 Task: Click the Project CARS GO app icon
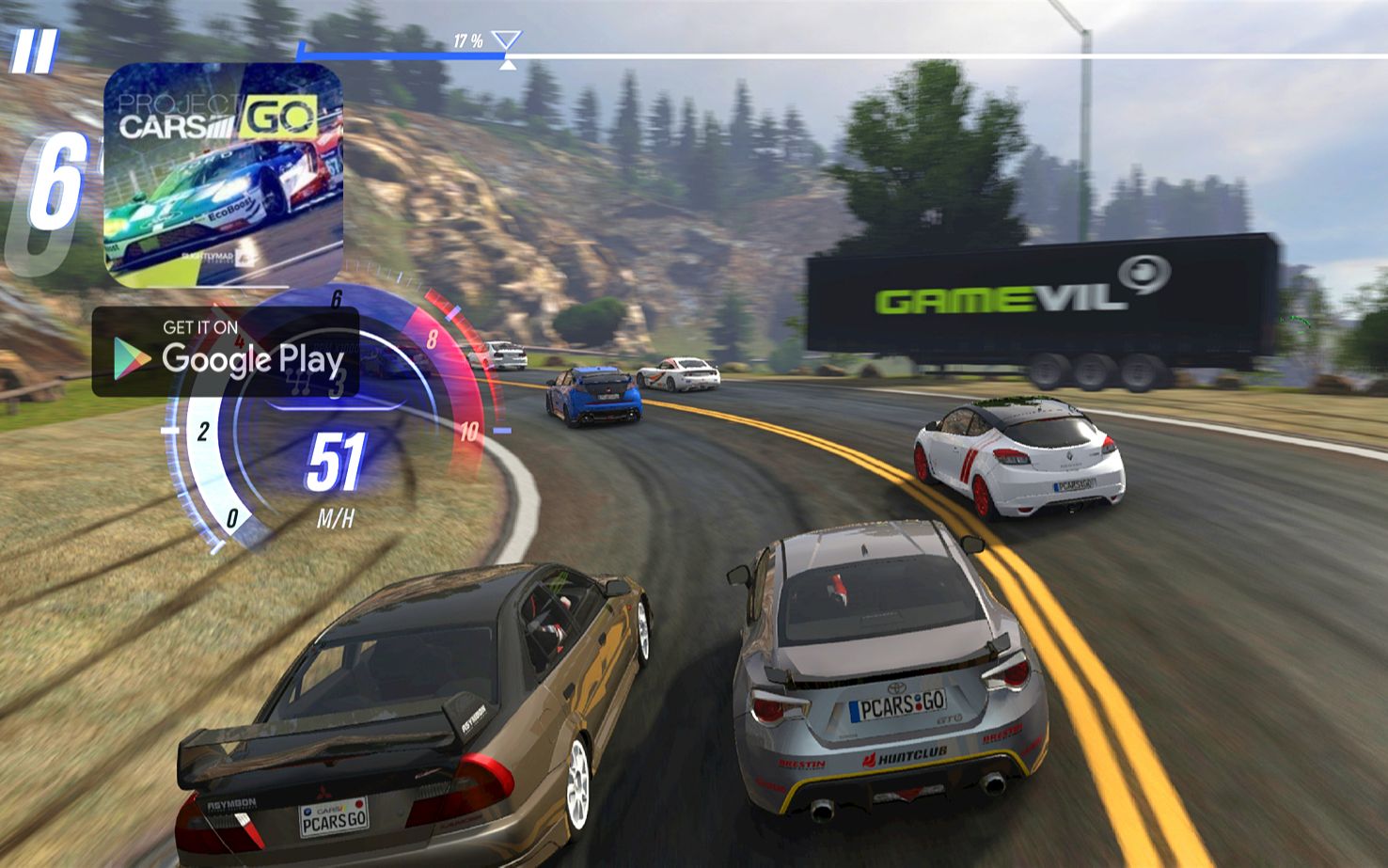[223, 175]
